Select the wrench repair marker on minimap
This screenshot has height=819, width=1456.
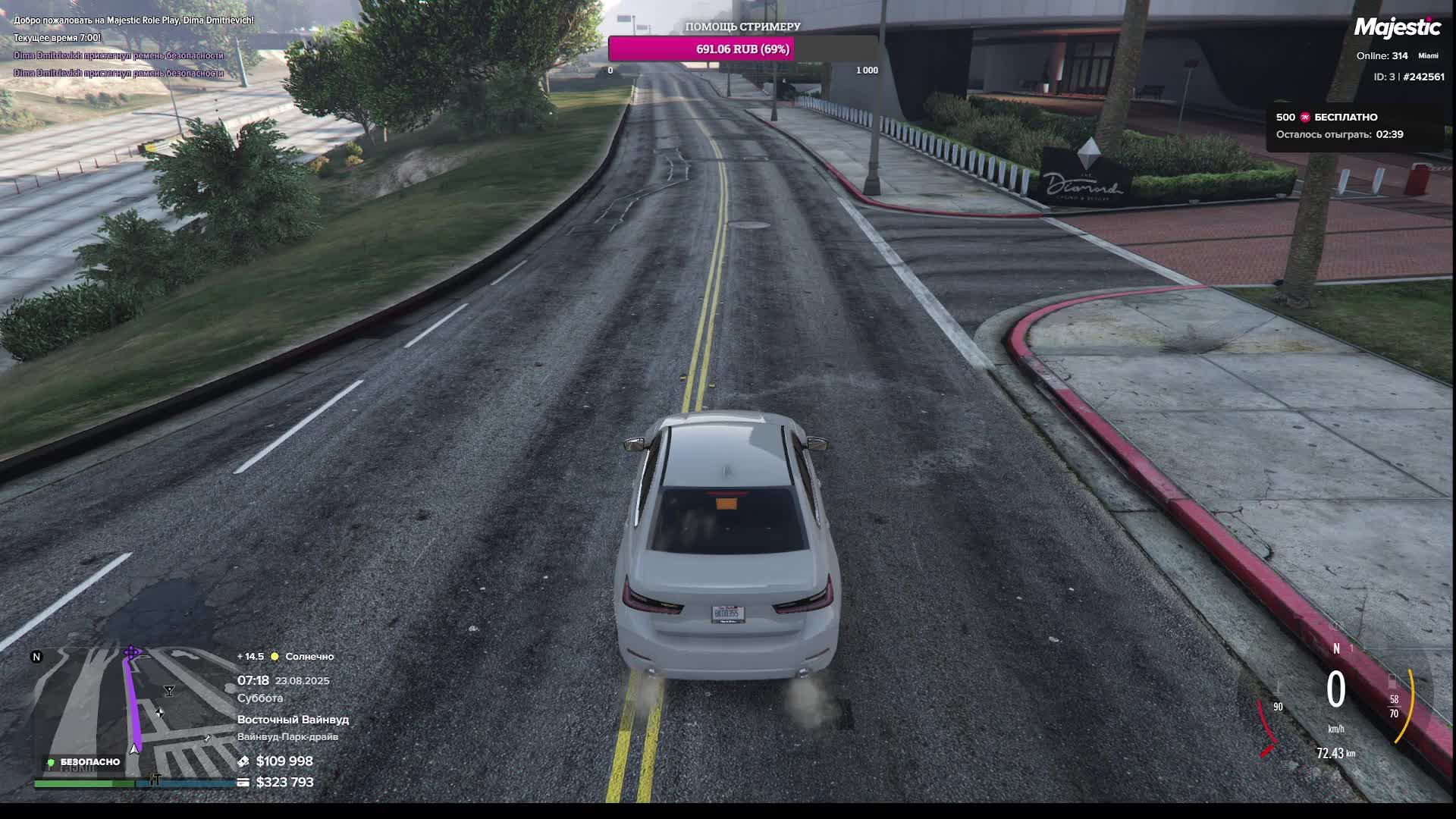coord(207,738)
